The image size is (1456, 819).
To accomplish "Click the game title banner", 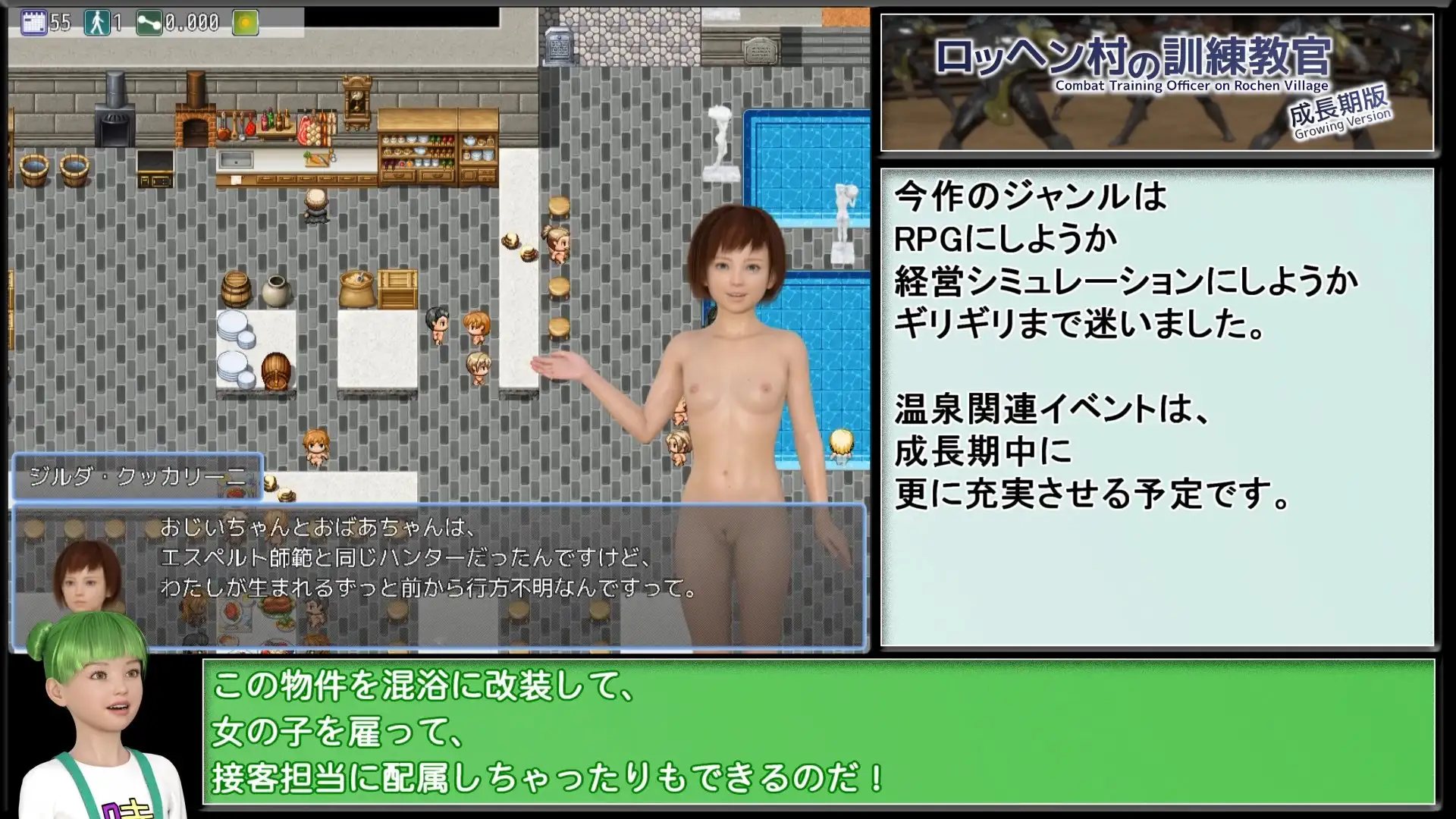I will 1156,82.
